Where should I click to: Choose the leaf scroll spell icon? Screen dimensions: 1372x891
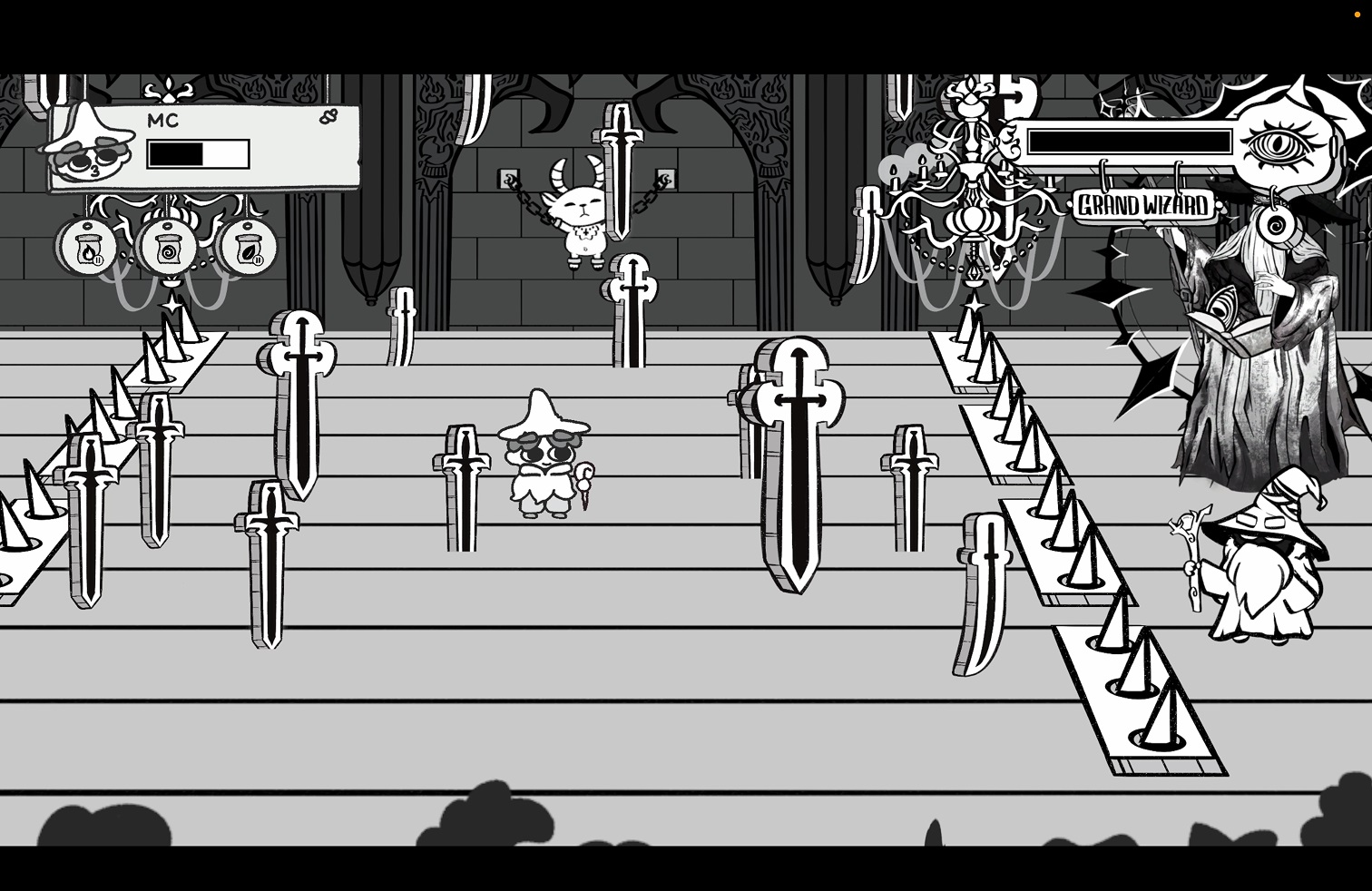pos(248,248)
